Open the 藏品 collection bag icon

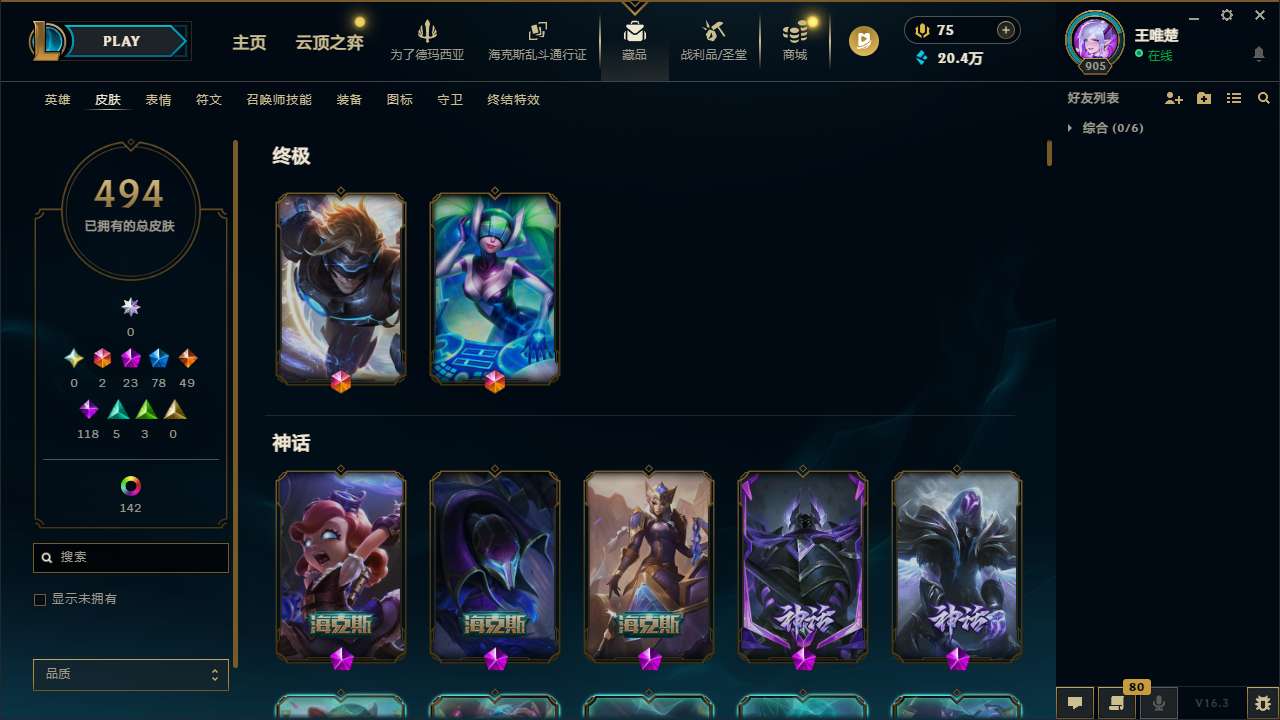click(634, 30)
